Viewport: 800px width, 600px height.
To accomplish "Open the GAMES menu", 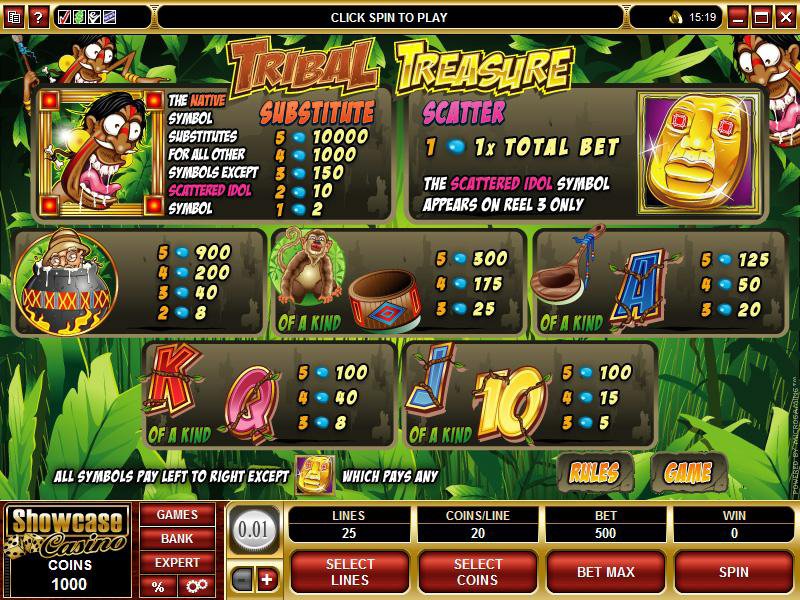I will point(176,515).
